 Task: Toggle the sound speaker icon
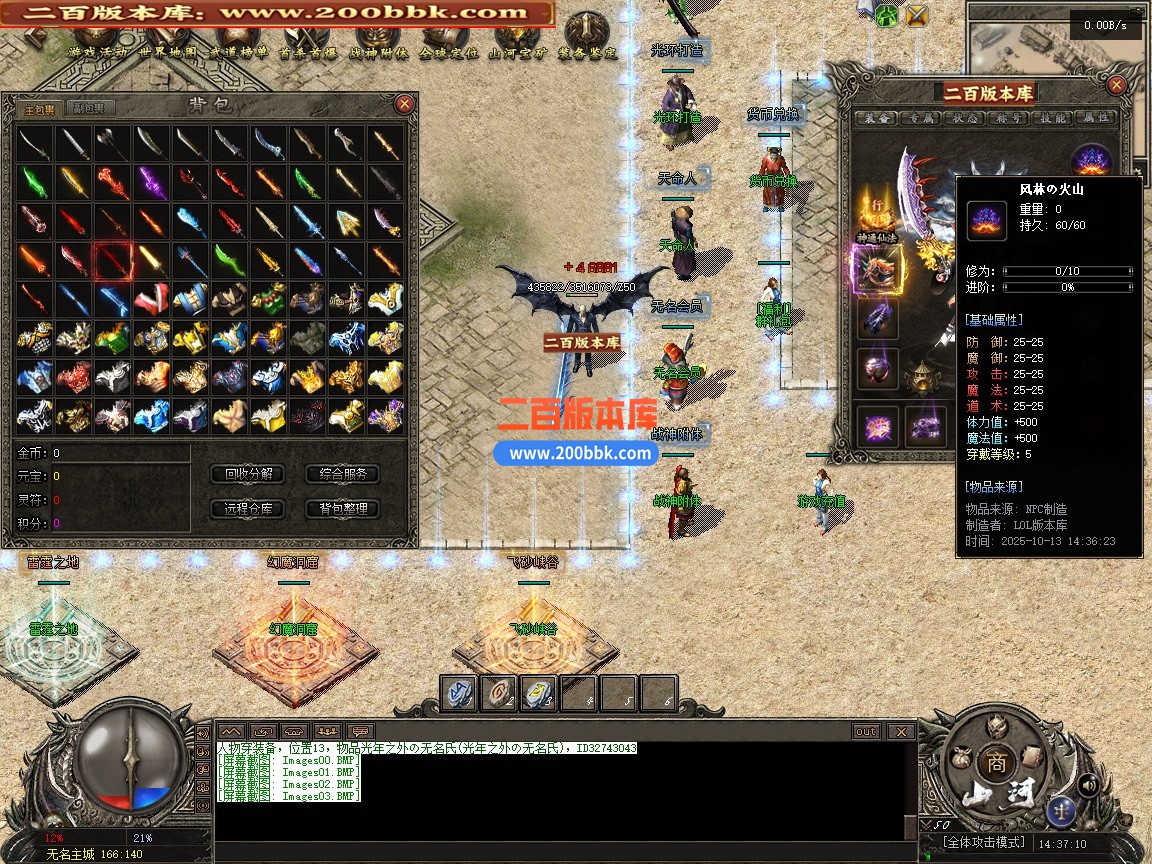pyautogui.click(x=1088, y=784)
